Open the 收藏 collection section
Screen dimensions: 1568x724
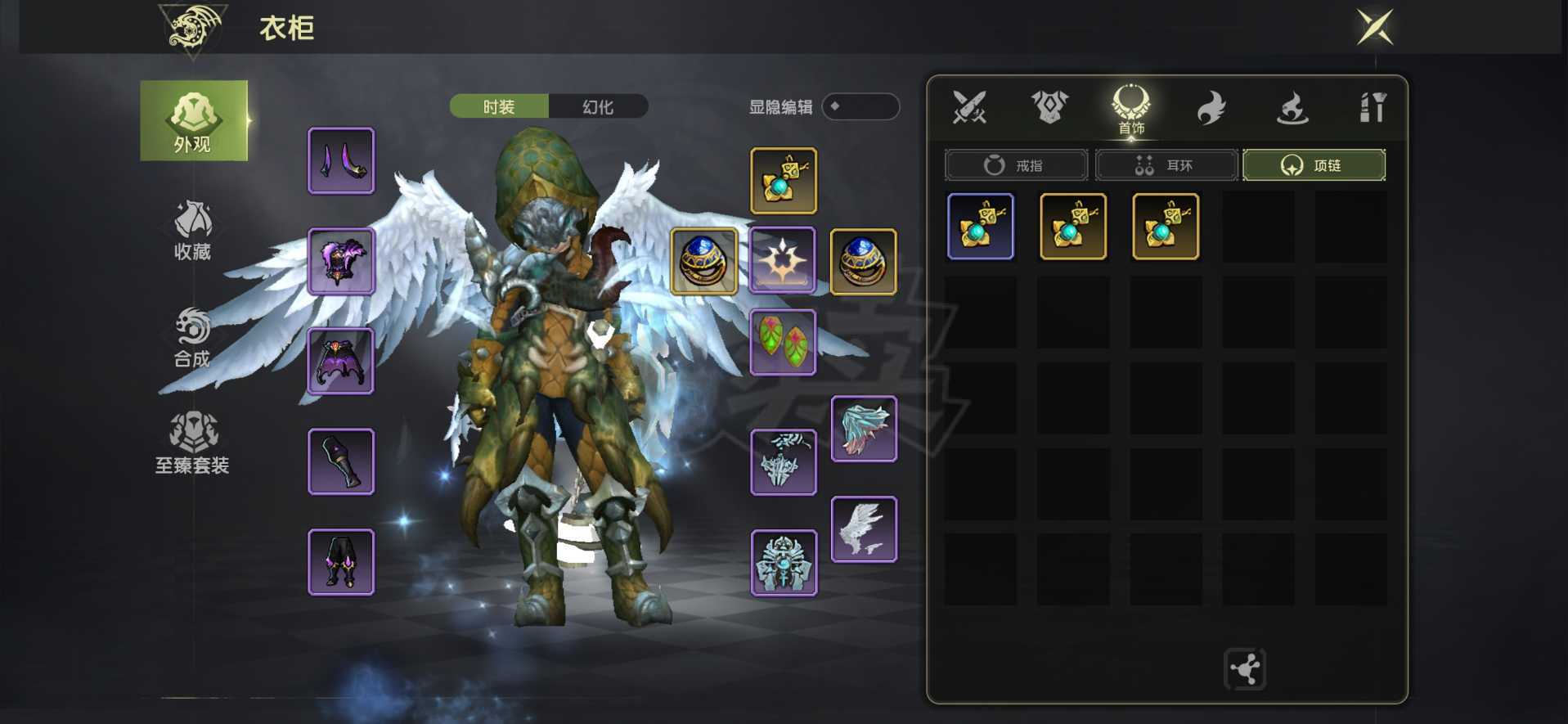tap(193, 230)
